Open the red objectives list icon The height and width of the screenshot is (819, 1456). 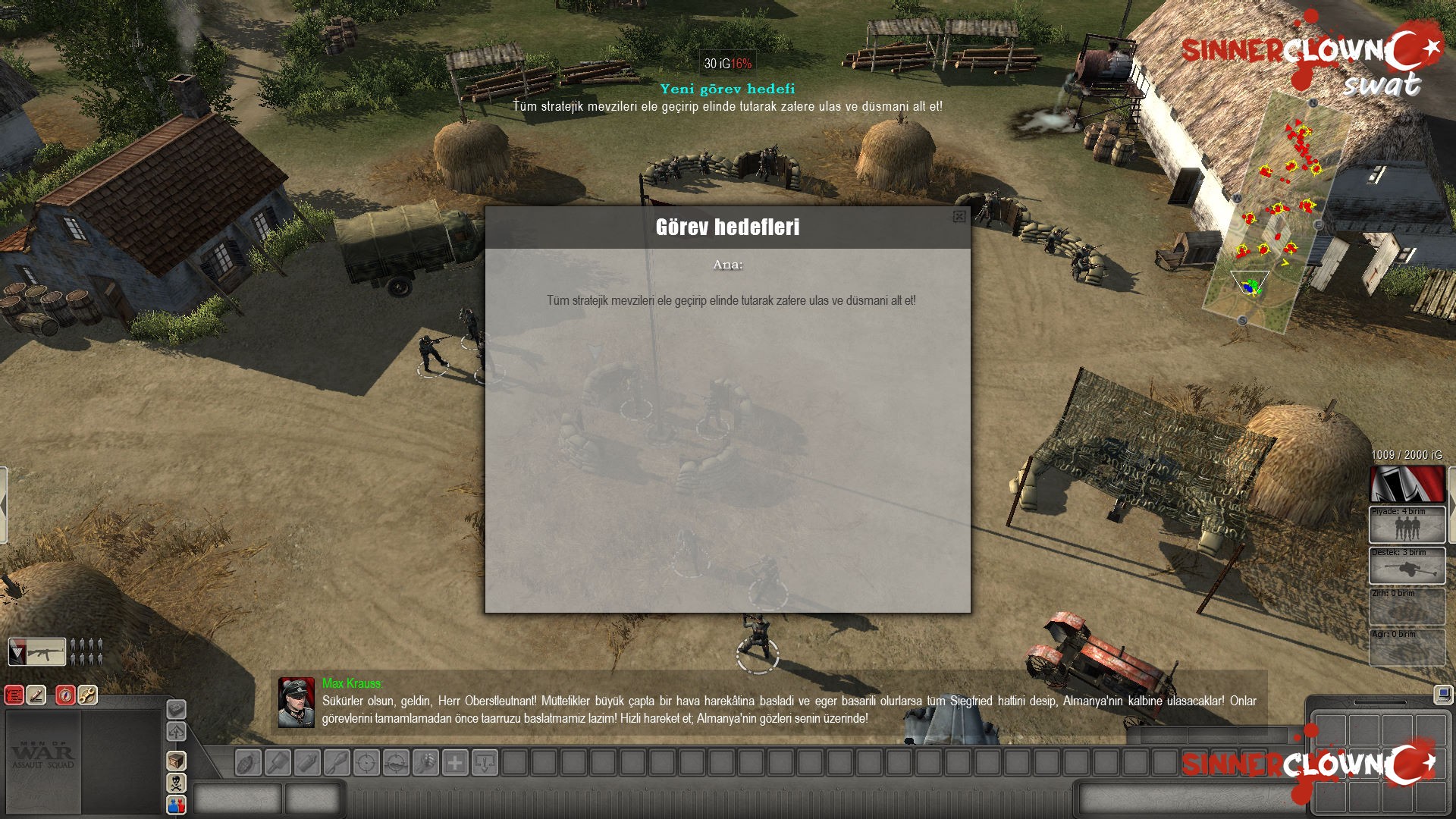pos(14,695)
